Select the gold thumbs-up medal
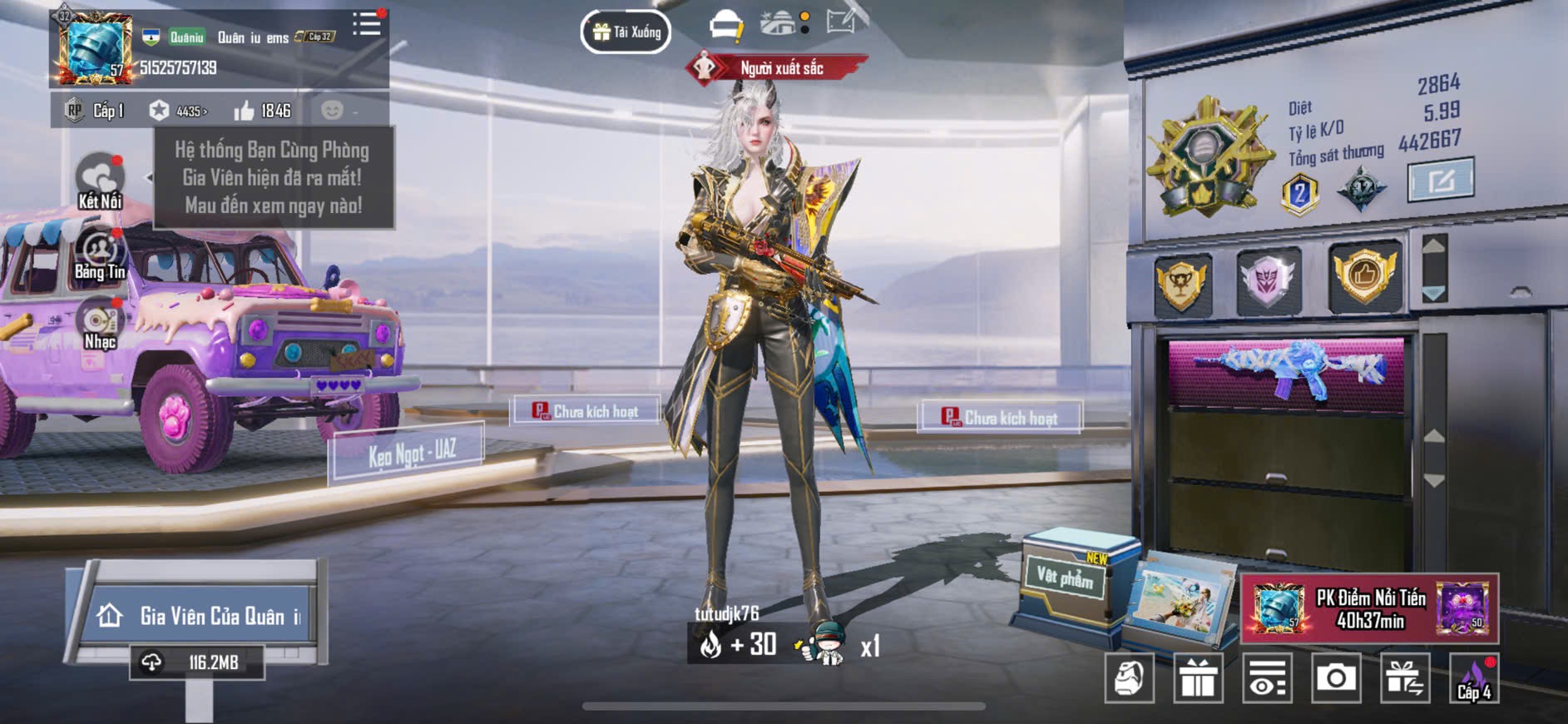The image size is (1568, 724). pyautogui.click(x=1364, y=276)
